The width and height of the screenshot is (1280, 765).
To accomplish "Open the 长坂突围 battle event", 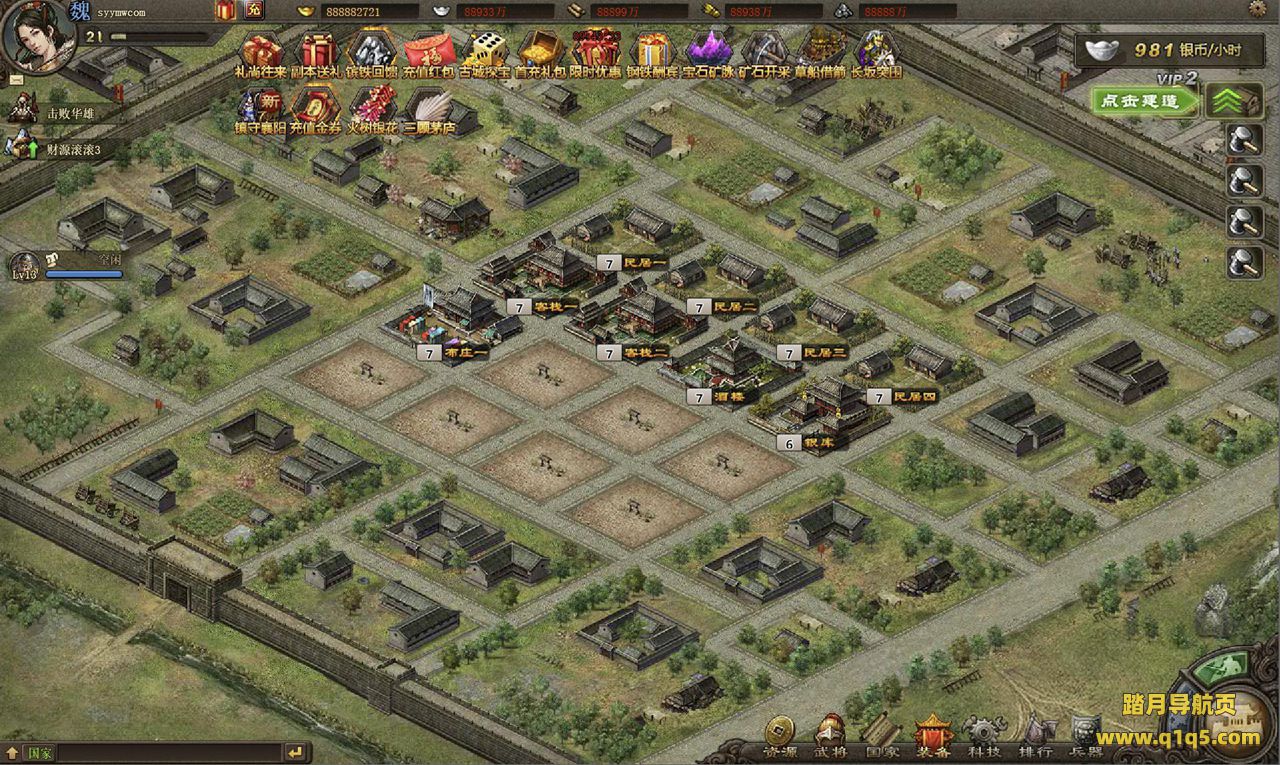I will (x=876, y=54).
